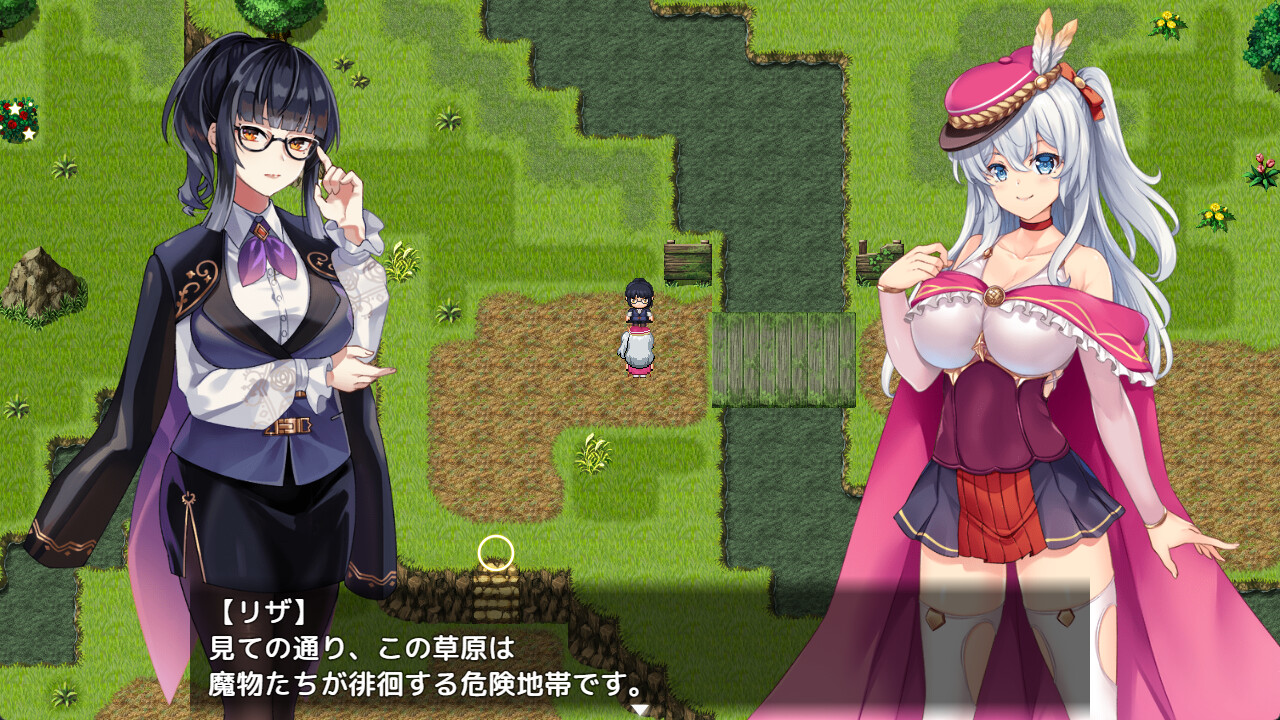1280x720 pixels.
Task: Click the continue arrow below the dialogue text
Action: pos(637,706)
